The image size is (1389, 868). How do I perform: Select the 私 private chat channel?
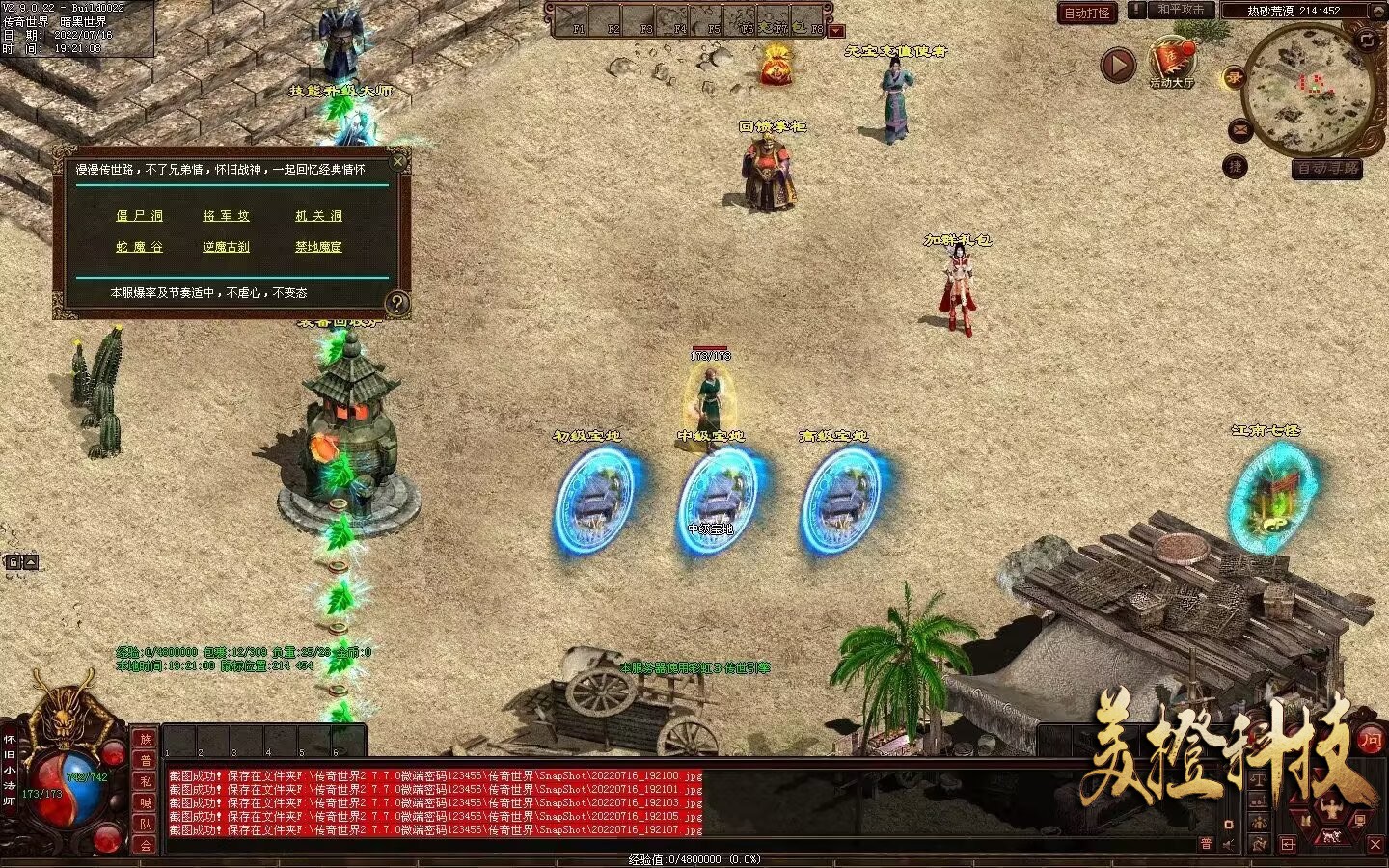coord(146,781)
